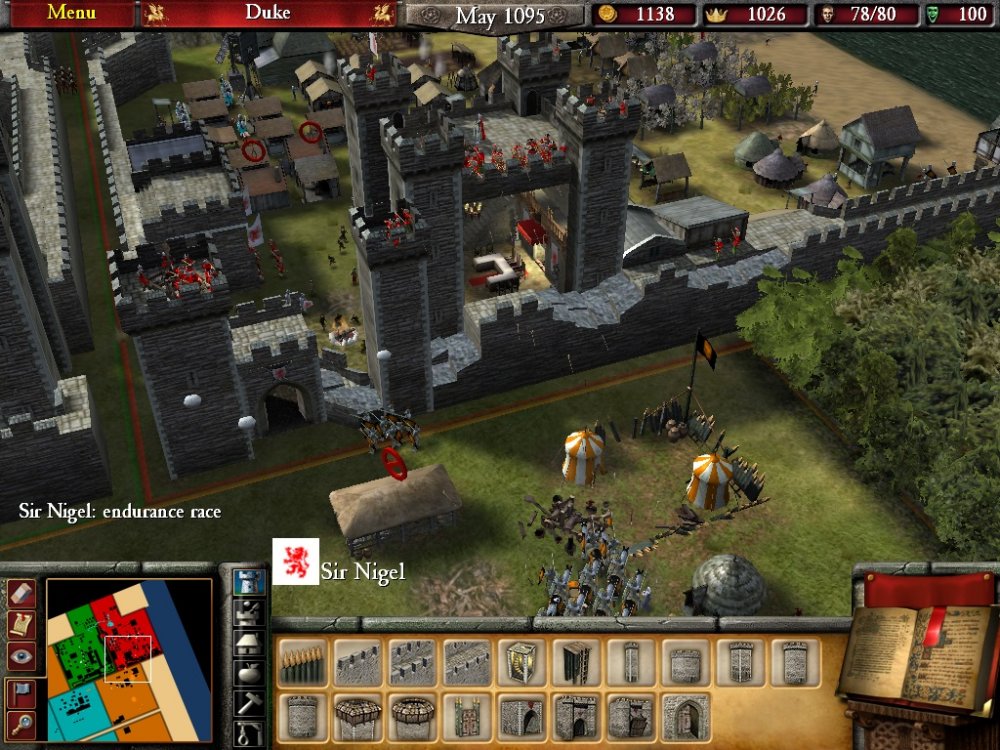Activate the magnifying glass zoom button
Screen dimensions: 1000x750
click(21, 723)
